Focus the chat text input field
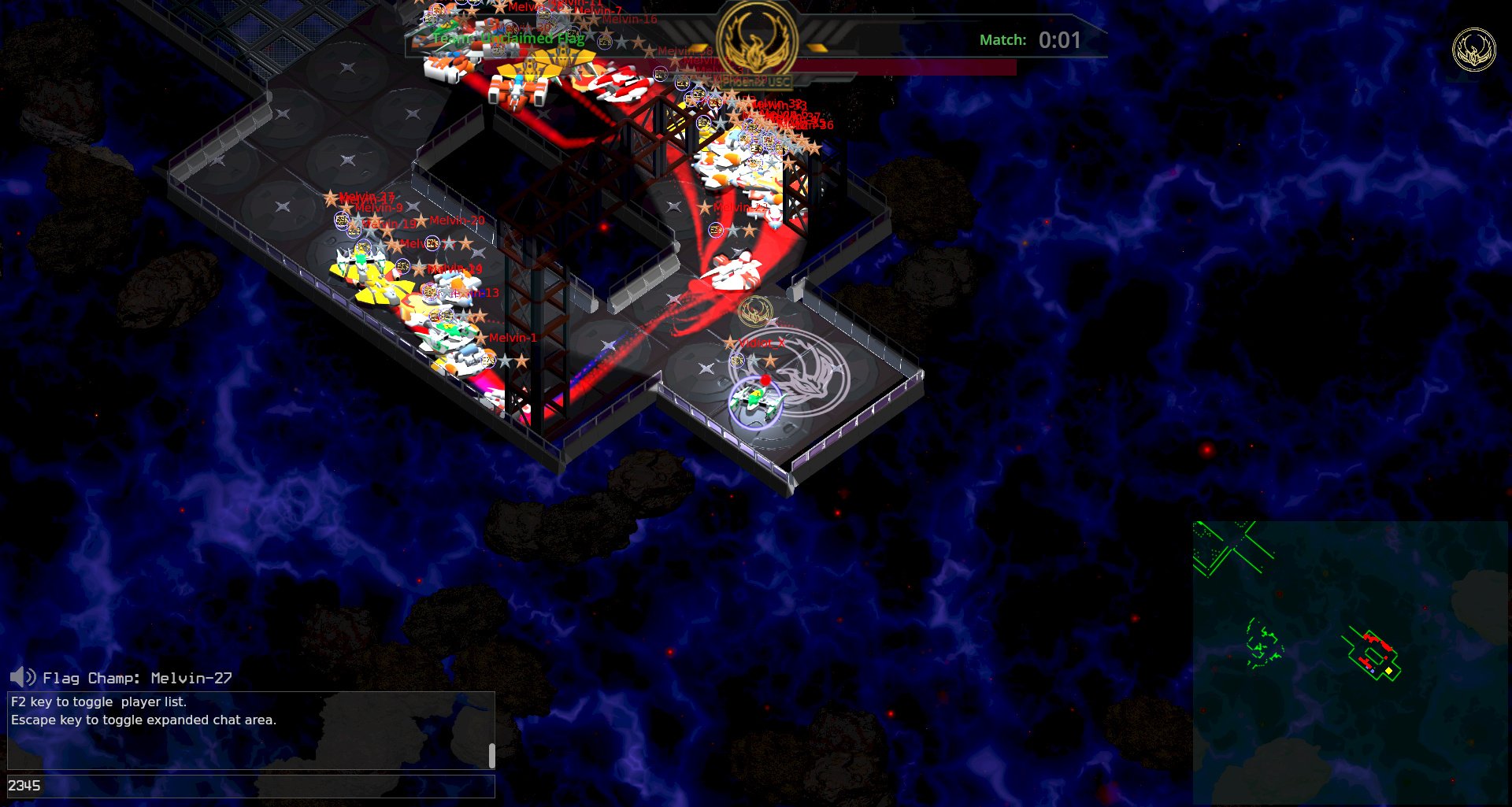1512x807 pixels. (x=250, y=786)
